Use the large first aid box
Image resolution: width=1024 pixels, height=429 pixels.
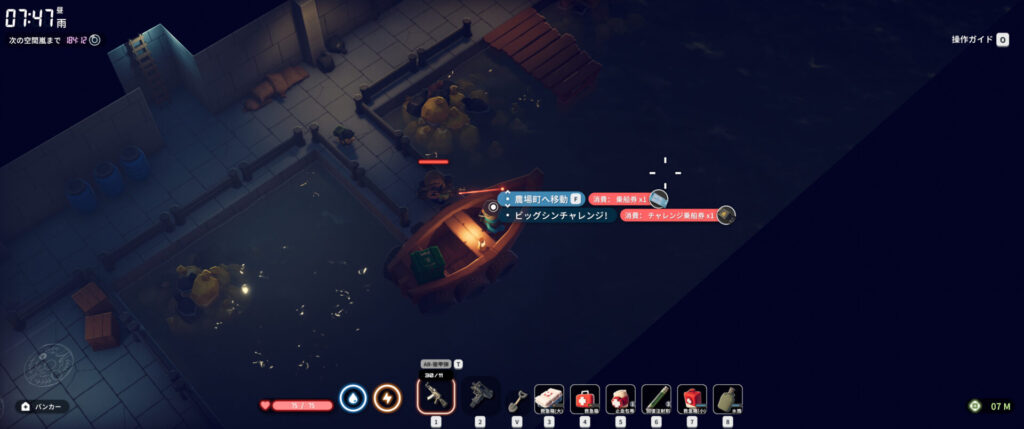[549, 399]
